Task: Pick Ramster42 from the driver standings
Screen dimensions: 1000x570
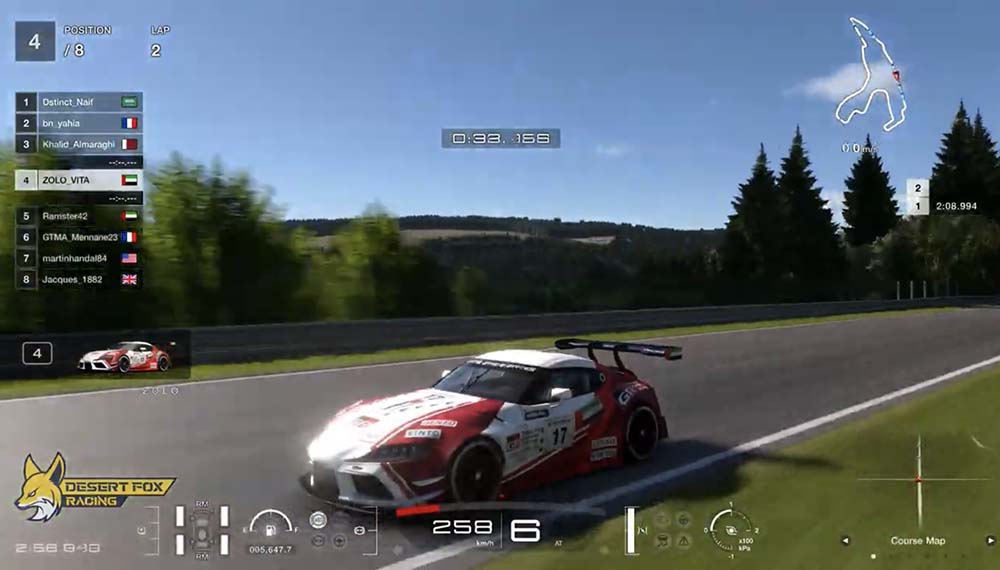Action: pos(79,215)
